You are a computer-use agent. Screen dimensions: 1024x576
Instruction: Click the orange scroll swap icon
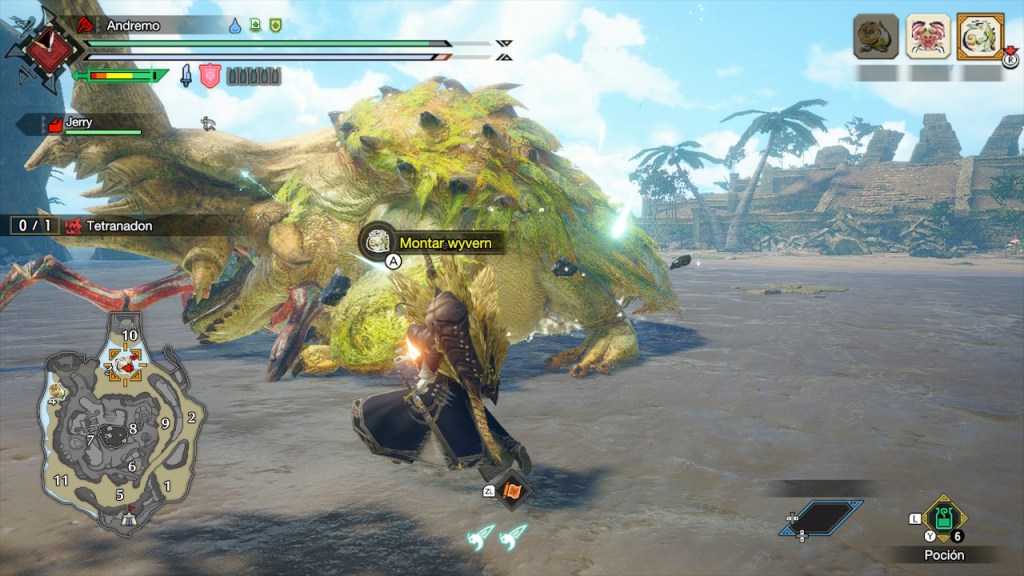click(514, 489)
